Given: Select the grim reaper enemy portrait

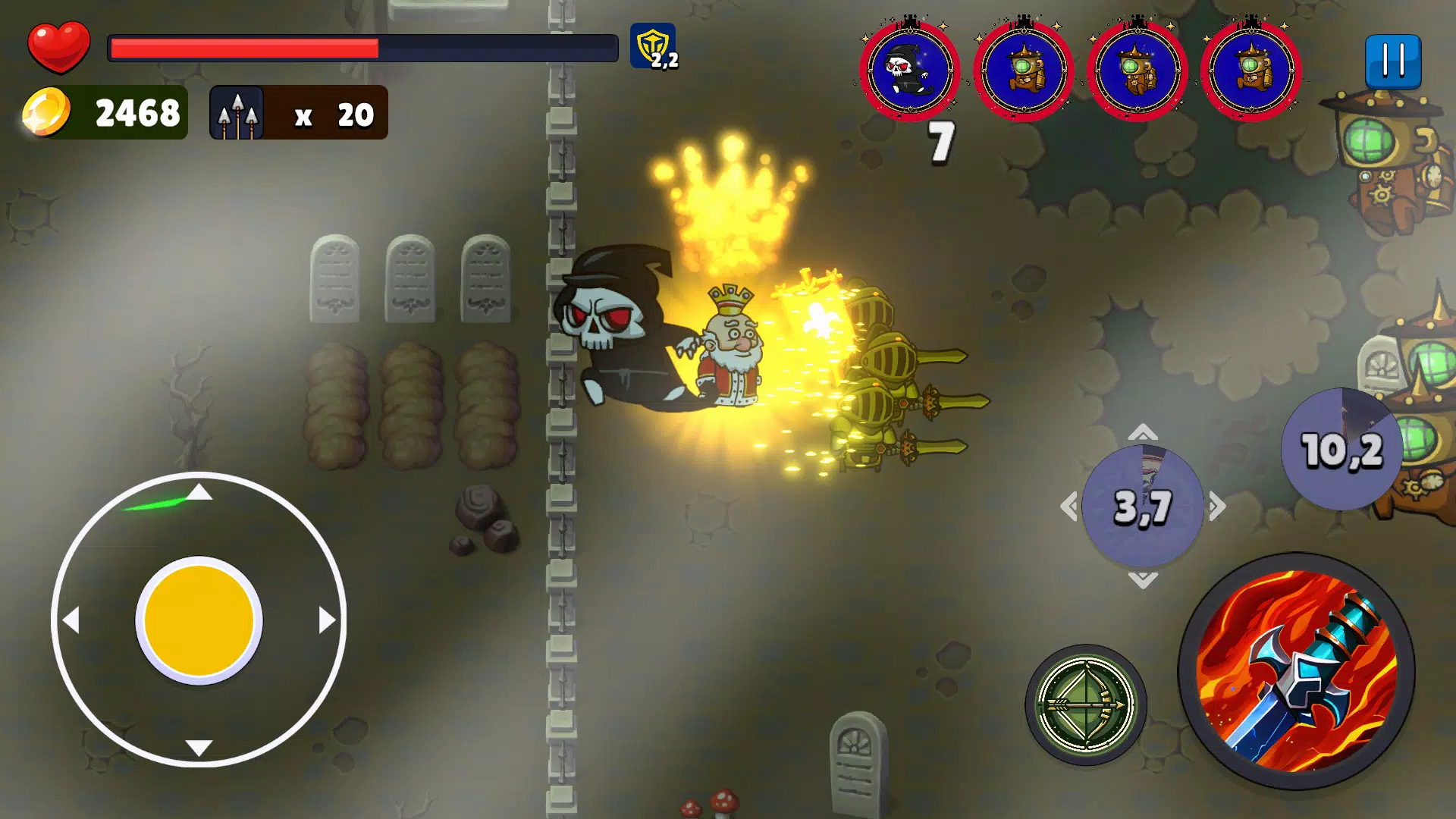Looking at the screenshot, I should pos(909,70).
